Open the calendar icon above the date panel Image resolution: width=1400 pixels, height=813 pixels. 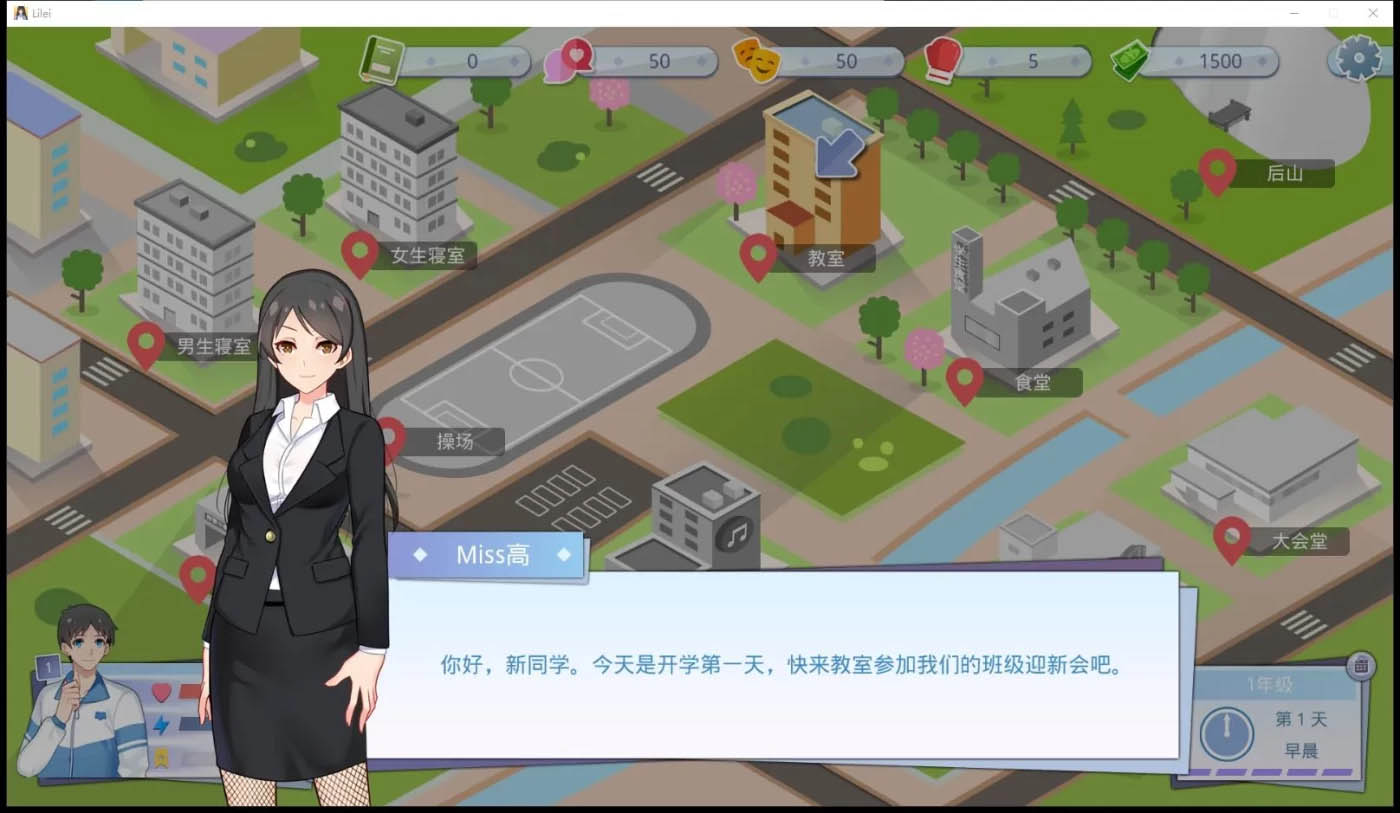[x=1362, y=665]
